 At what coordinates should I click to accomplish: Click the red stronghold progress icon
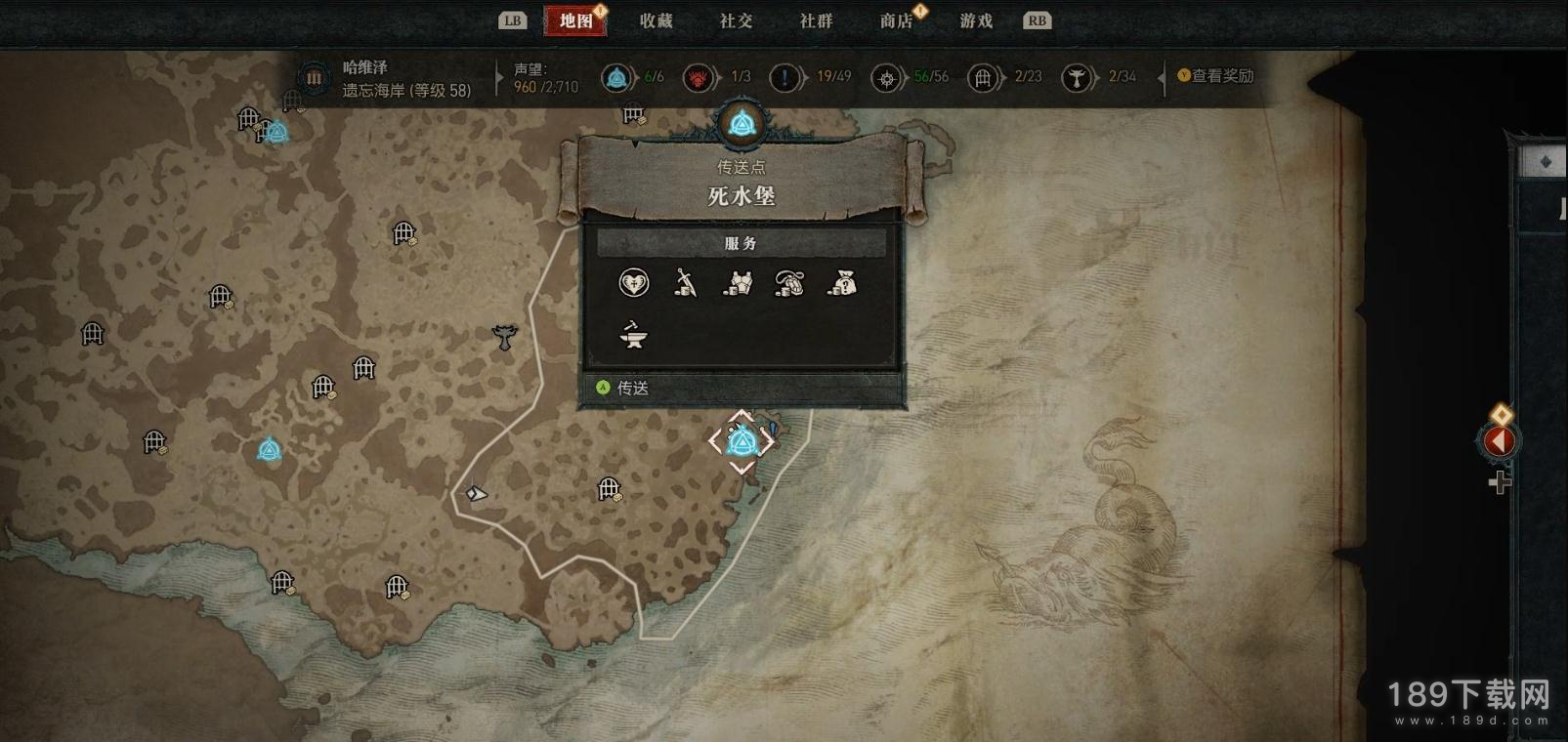699,77
